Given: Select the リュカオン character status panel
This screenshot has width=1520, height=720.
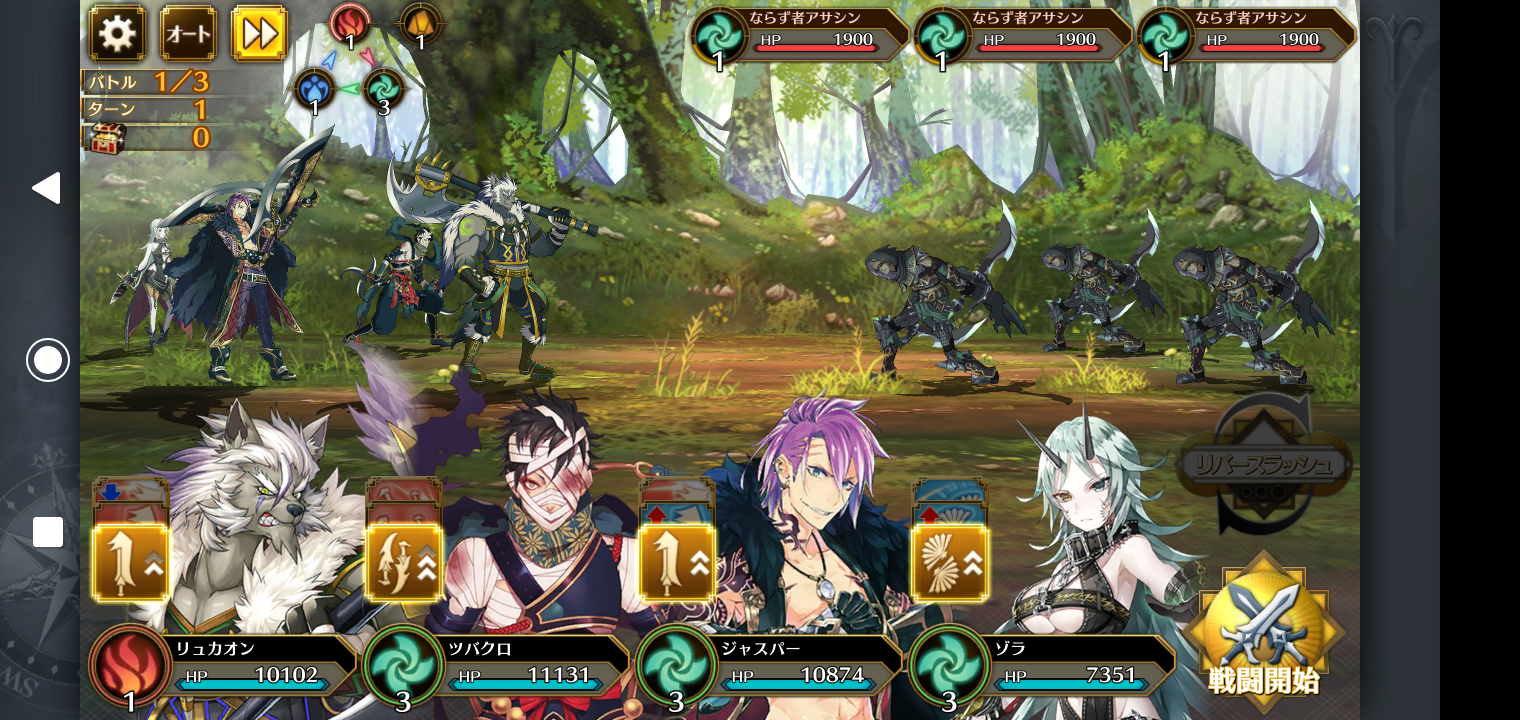Looking at the screenshot, I should [225, 665].
